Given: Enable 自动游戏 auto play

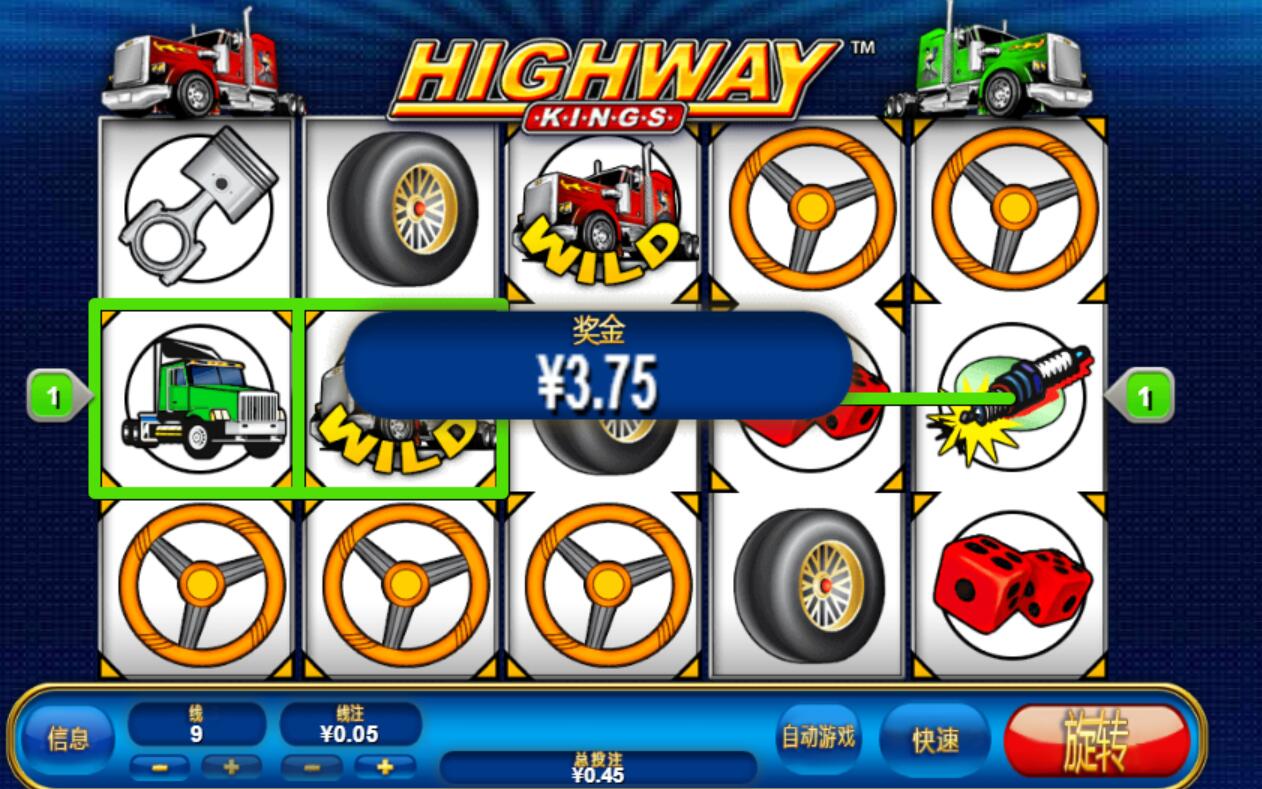Looking at the screenshot, I should click(x=818, y=738).
